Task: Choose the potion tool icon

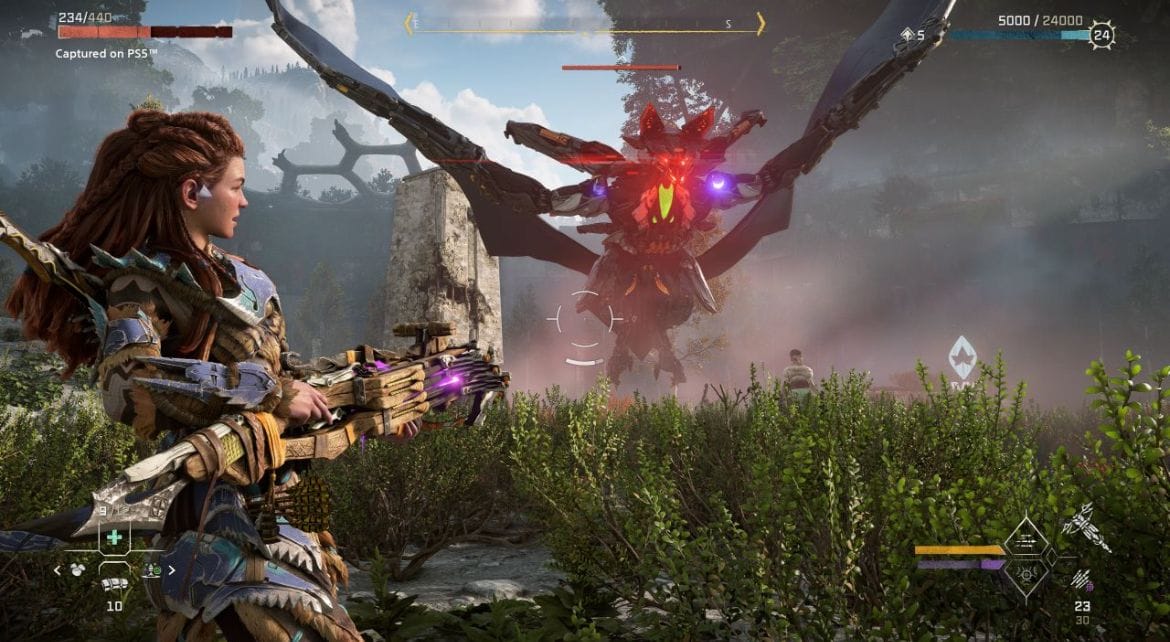Action: point(153,570)
